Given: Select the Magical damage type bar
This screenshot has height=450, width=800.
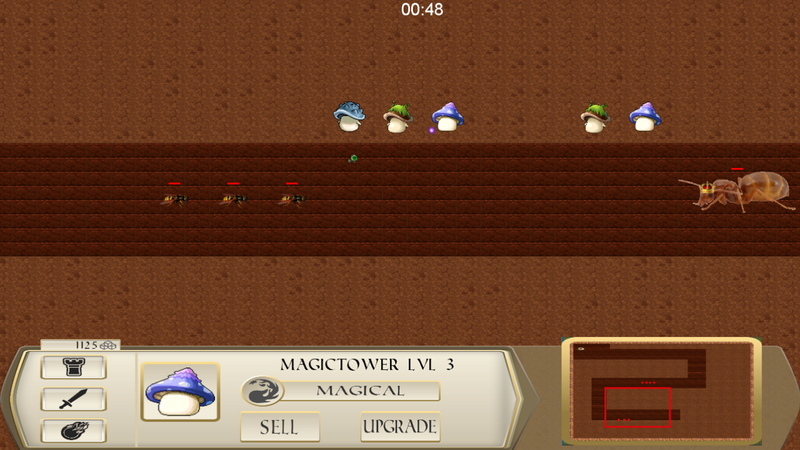Looking at the screenshot, I should coord(360,390).
